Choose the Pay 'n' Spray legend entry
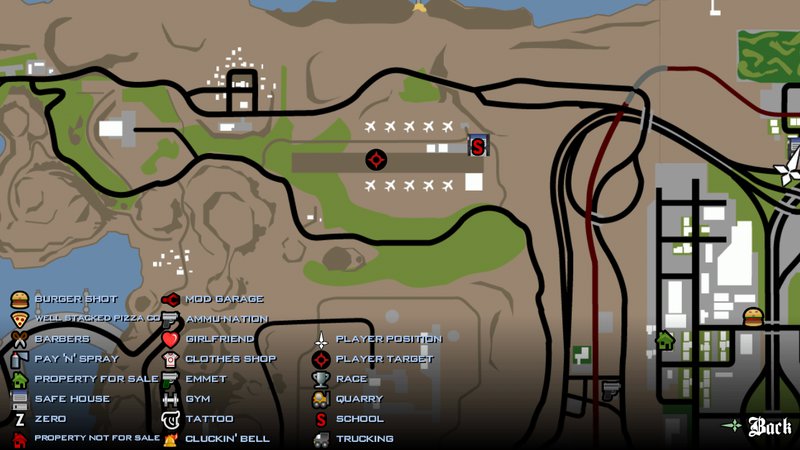The height and width of the screenshot is (450, 800). [65, 359]
